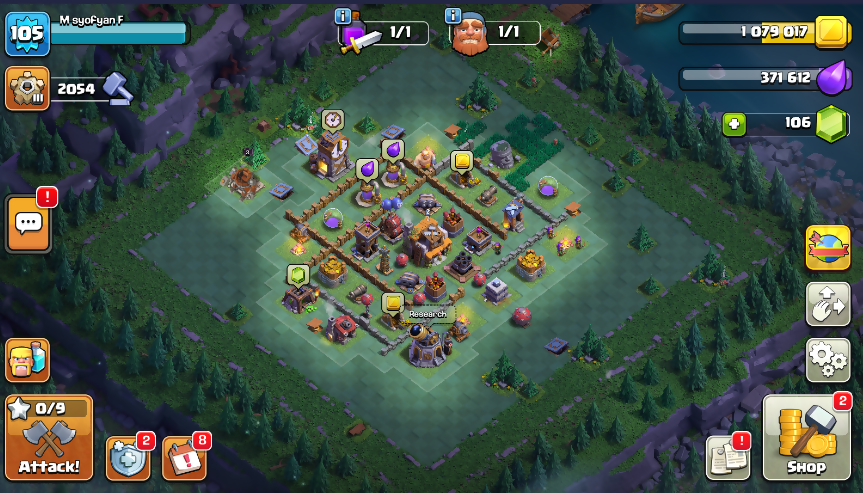
Task: Open the shield icon with the plus sign
Action: 127,458
